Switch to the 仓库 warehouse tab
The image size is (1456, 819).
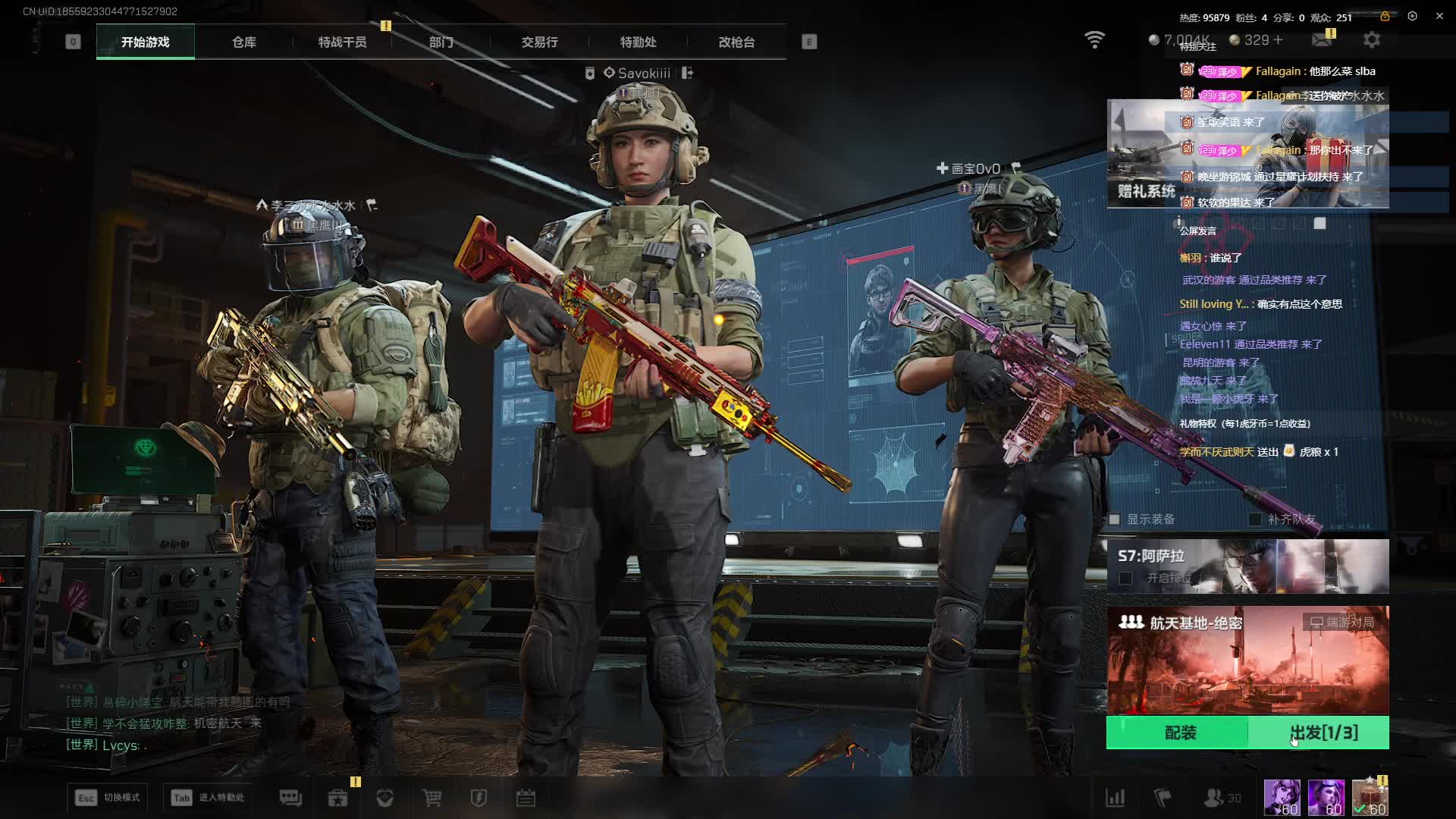click(243, 42)
